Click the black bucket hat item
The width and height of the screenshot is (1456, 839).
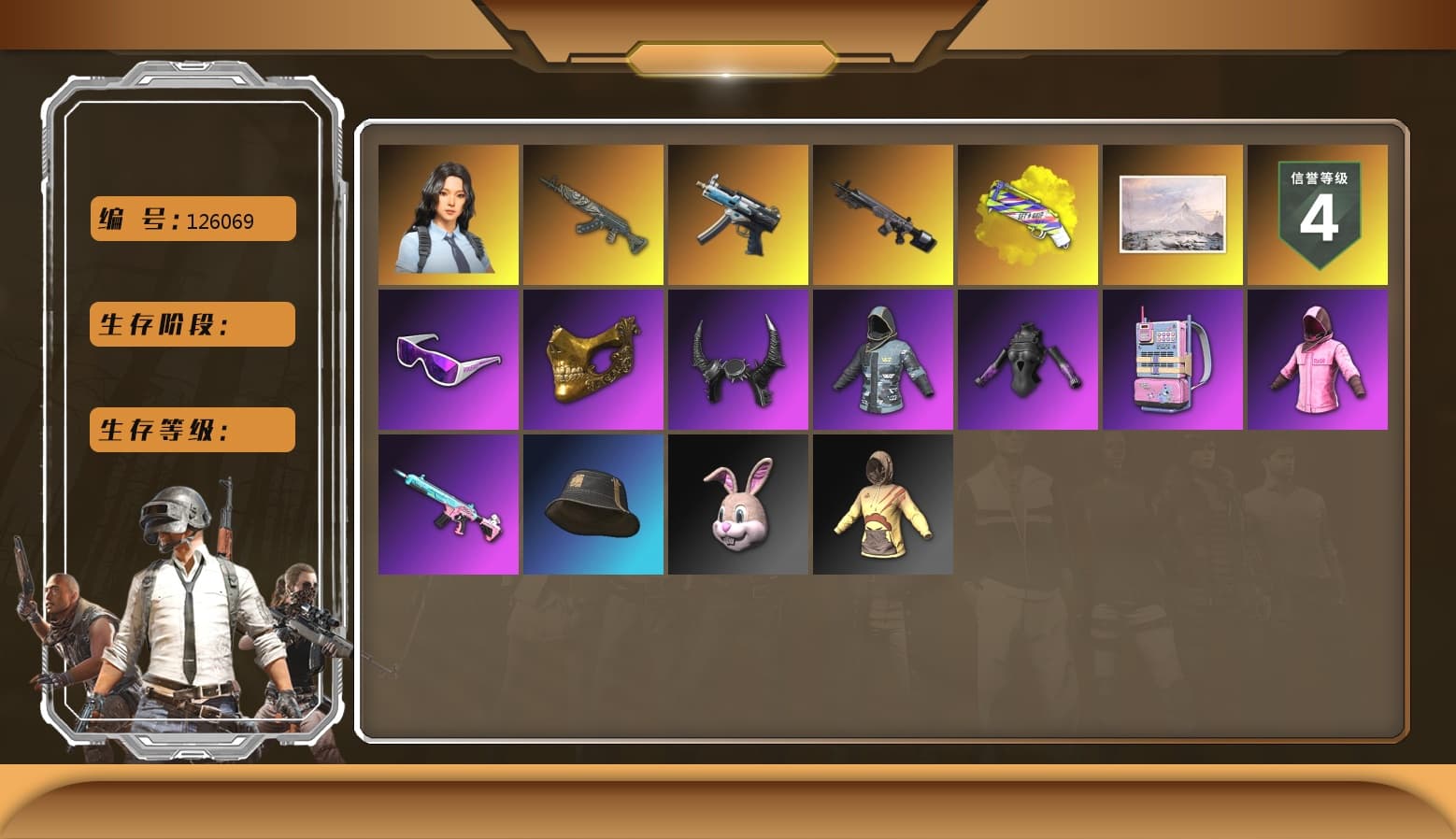592,504
